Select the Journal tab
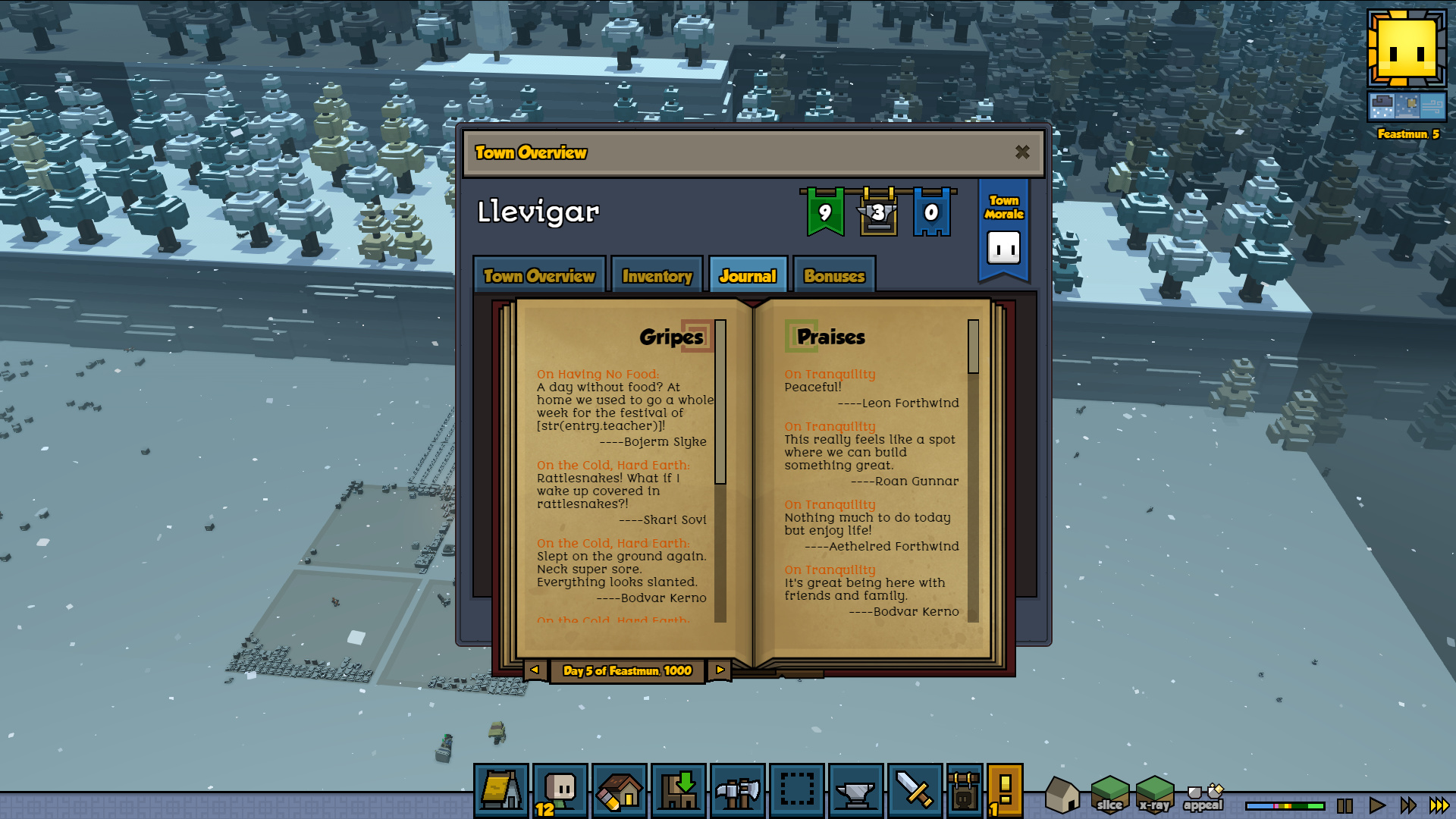The width and height of the screenshot is (1456, 819). (748, 276)
